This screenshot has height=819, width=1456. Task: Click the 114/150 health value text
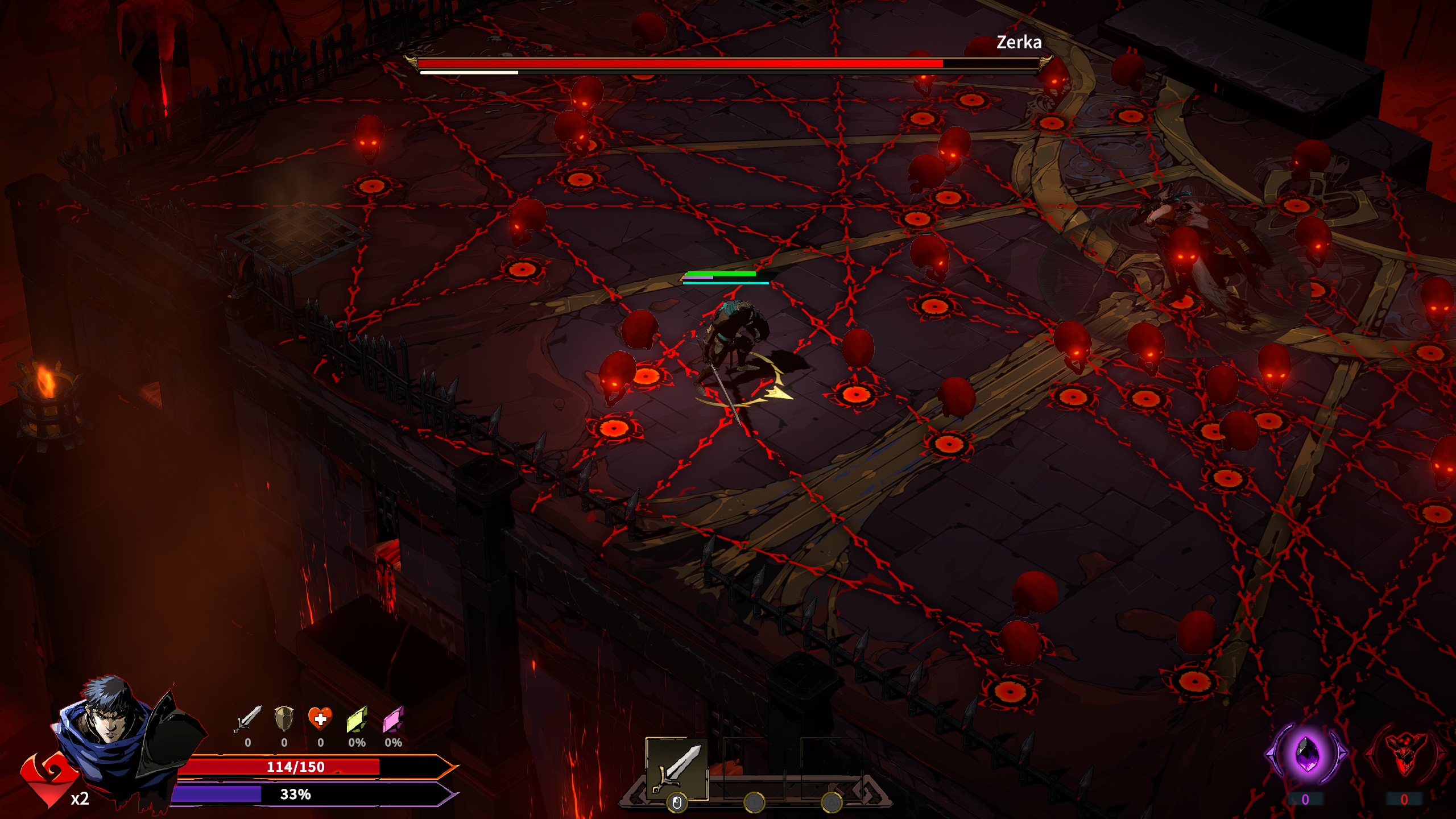coord(296,768)
